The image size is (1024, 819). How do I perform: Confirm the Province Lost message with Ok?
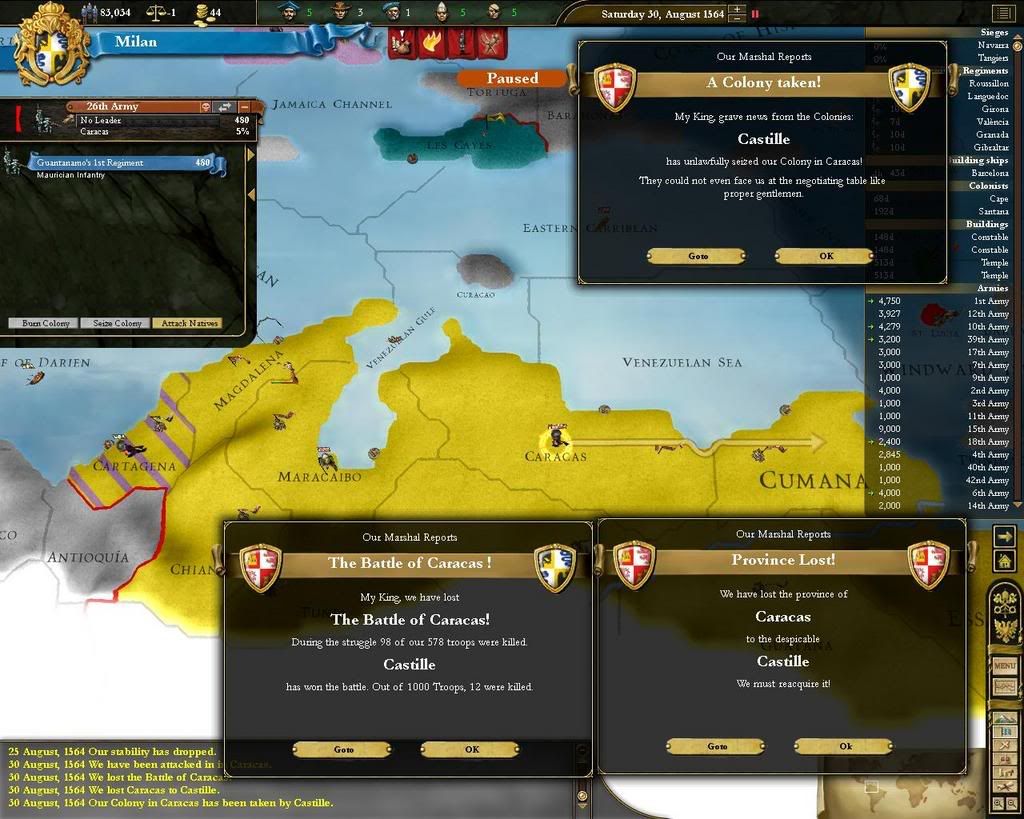click(844, 746)
